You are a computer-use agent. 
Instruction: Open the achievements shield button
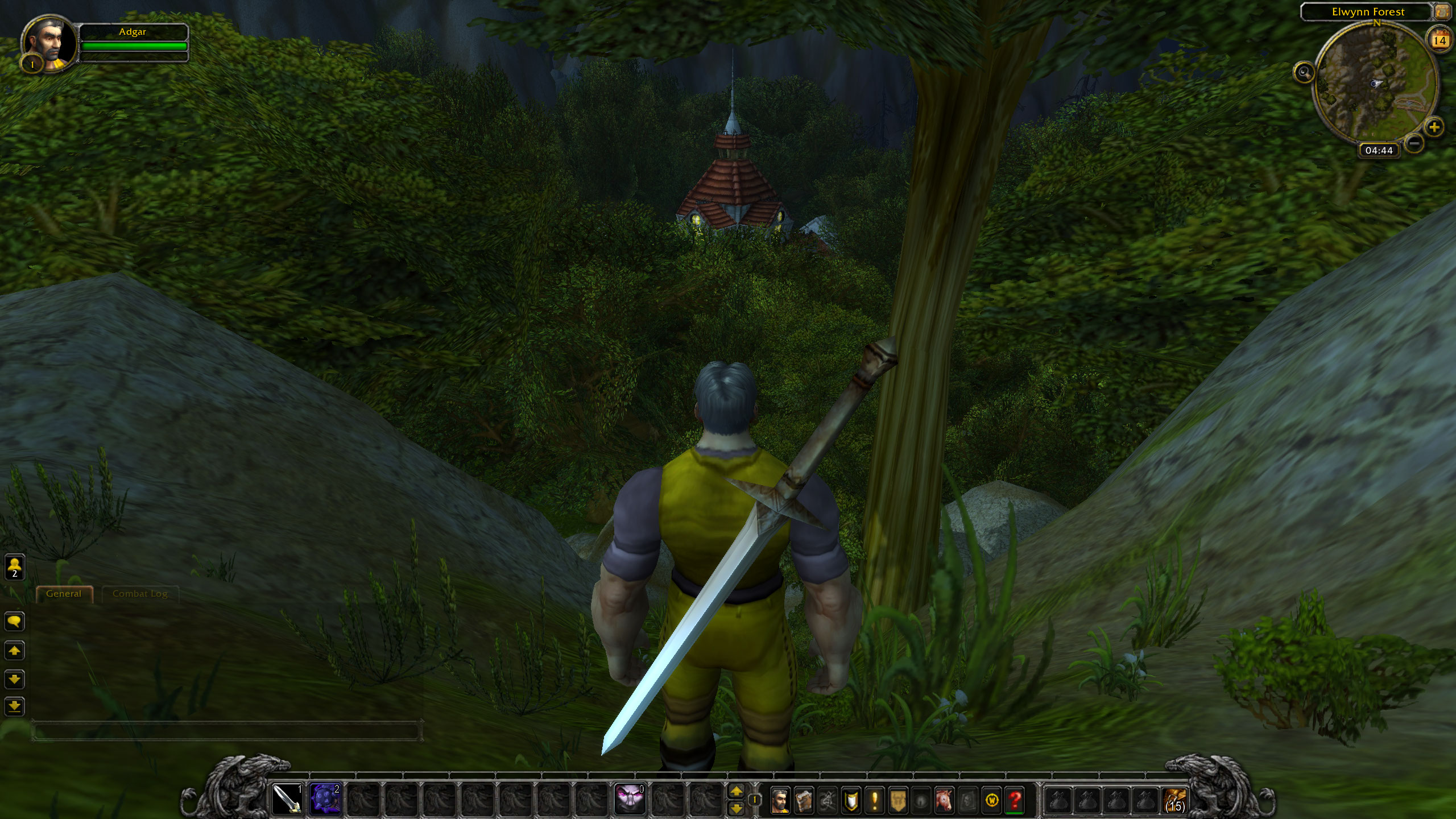851,801
